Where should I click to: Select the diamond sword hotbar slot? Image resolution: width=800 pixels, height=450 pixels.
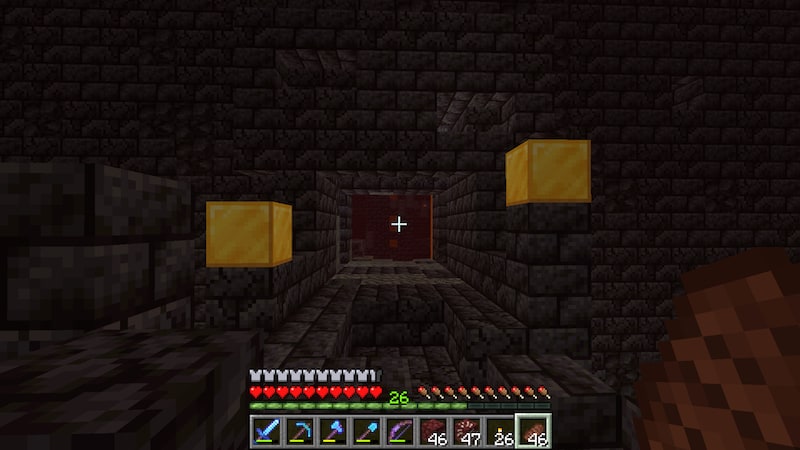pyautogui.click(x=265, y=433)
